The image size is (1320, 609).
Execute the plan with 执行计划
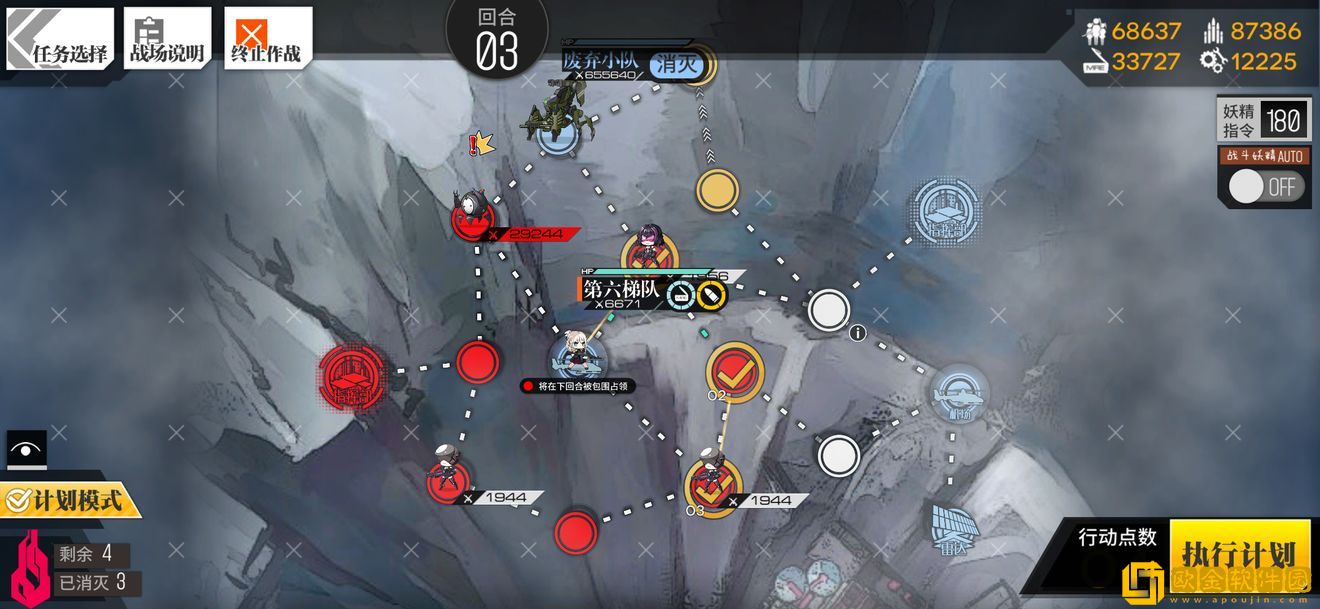tap(1238, 553)
